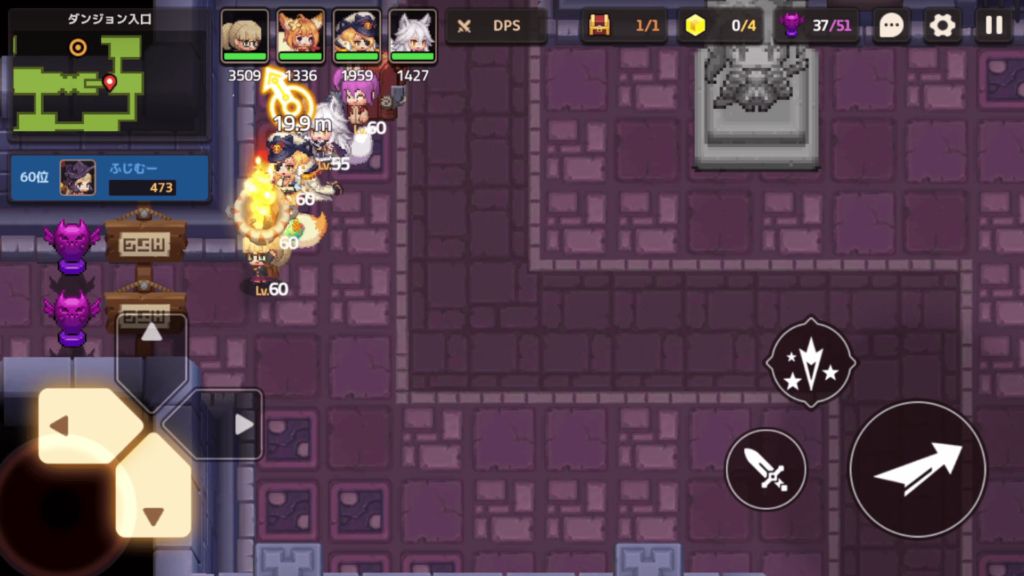Open the gear settings menu
This screenshot has width=1024, height=576.
click(x=942, y=26)
